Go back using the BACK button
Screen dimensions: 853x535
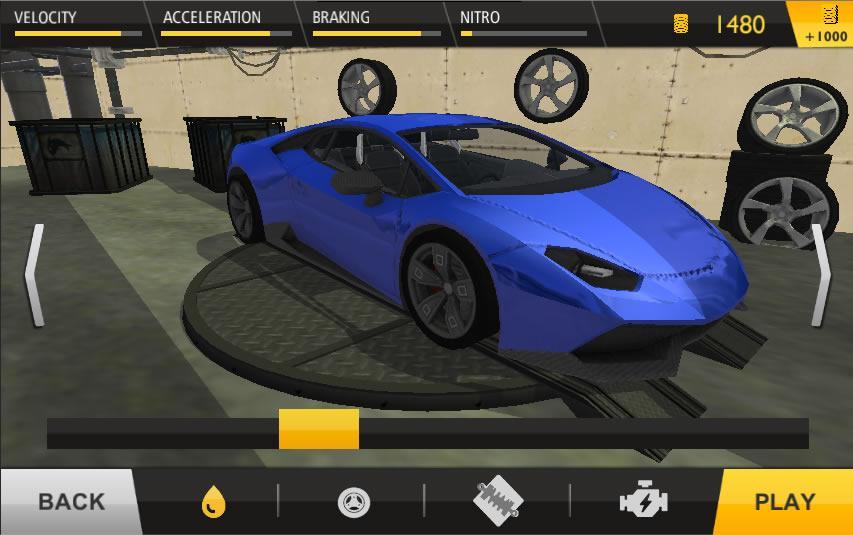pos(68,501)
